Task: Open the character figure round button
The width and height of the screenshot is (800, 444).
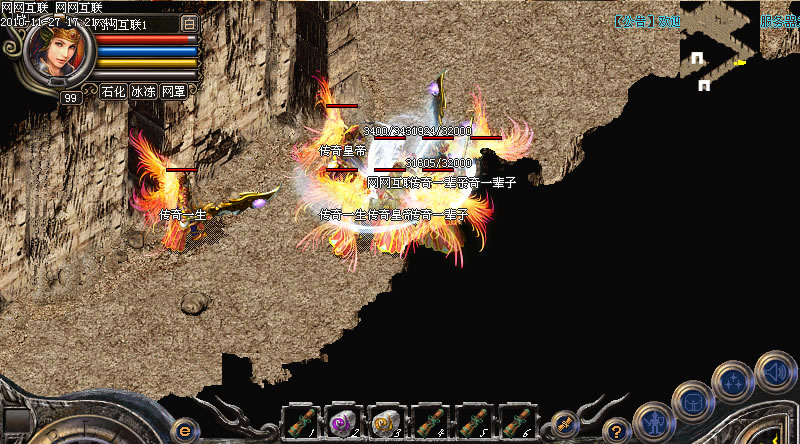Action: 653,418
